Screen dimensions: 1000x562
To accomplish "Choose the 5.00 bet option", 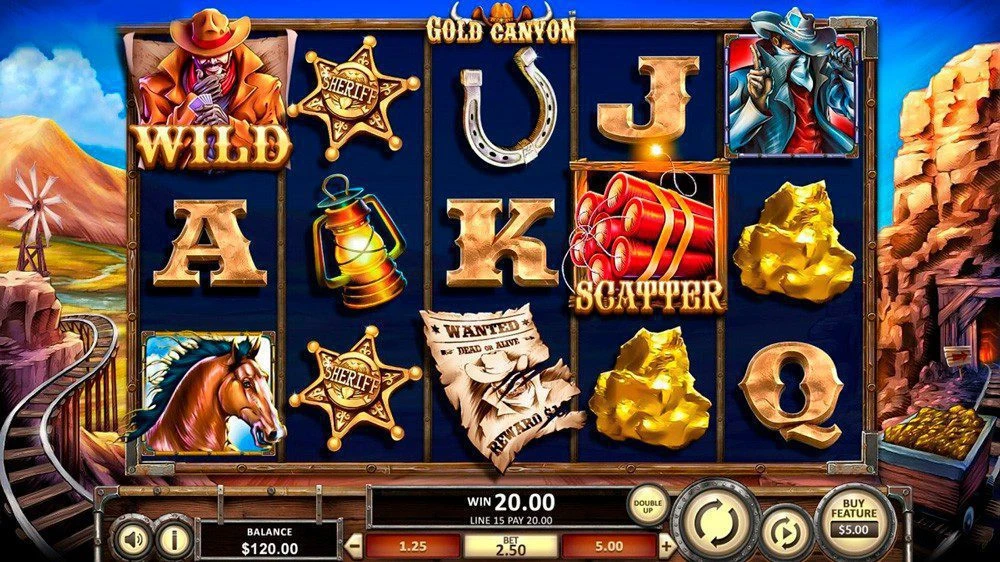I will click(609, 546).
